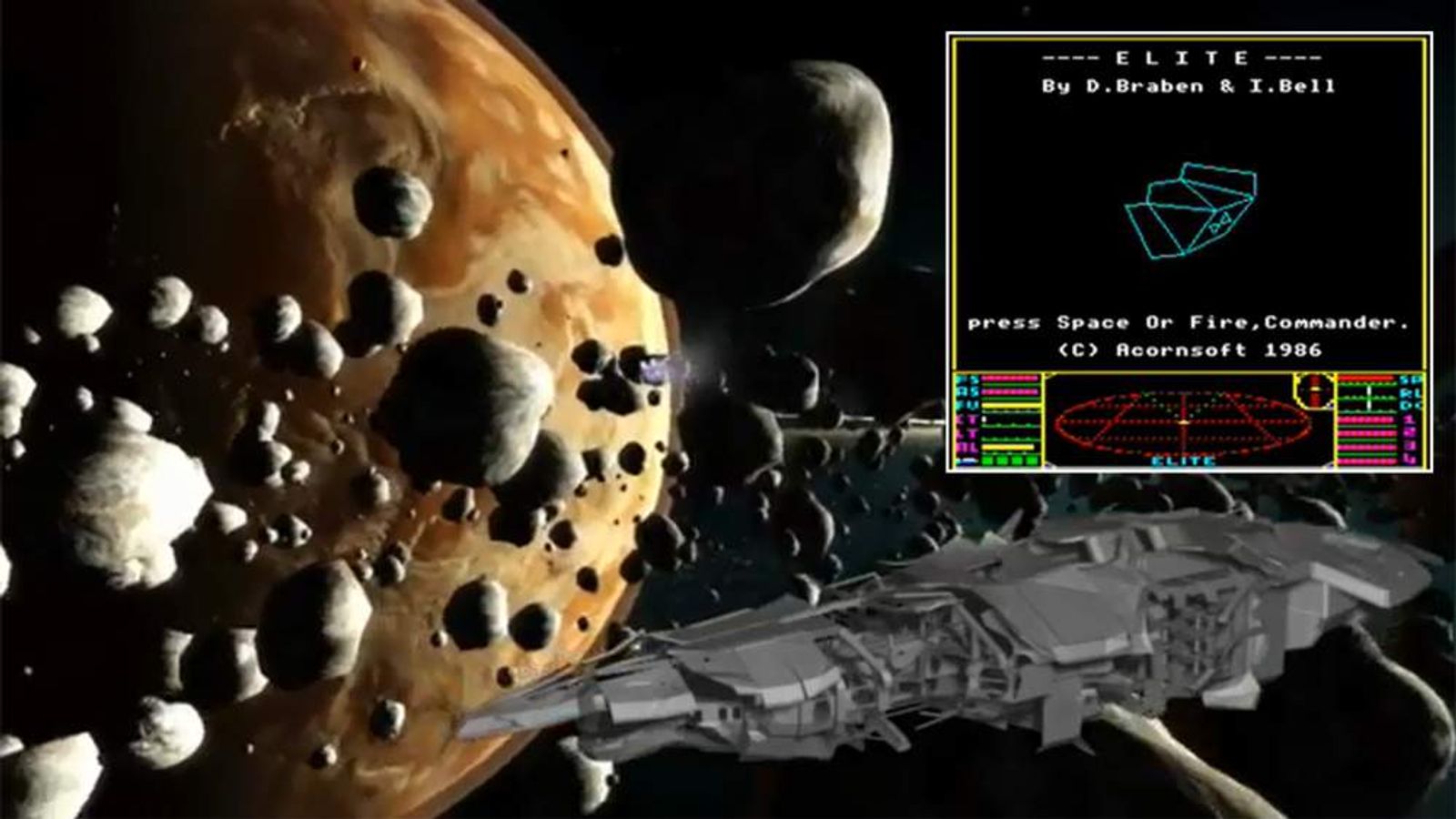Select the By D.Braben & I.Bell credit line

coord(1183,88)
